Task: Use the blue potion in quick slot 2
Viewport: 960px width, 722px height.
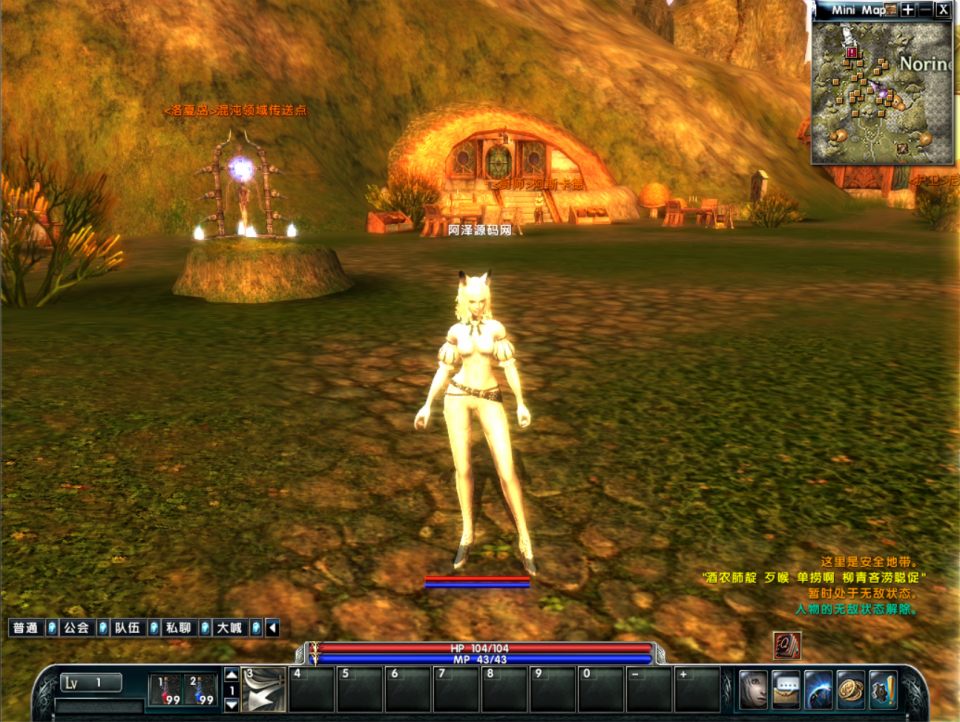Action: point(201,689)
